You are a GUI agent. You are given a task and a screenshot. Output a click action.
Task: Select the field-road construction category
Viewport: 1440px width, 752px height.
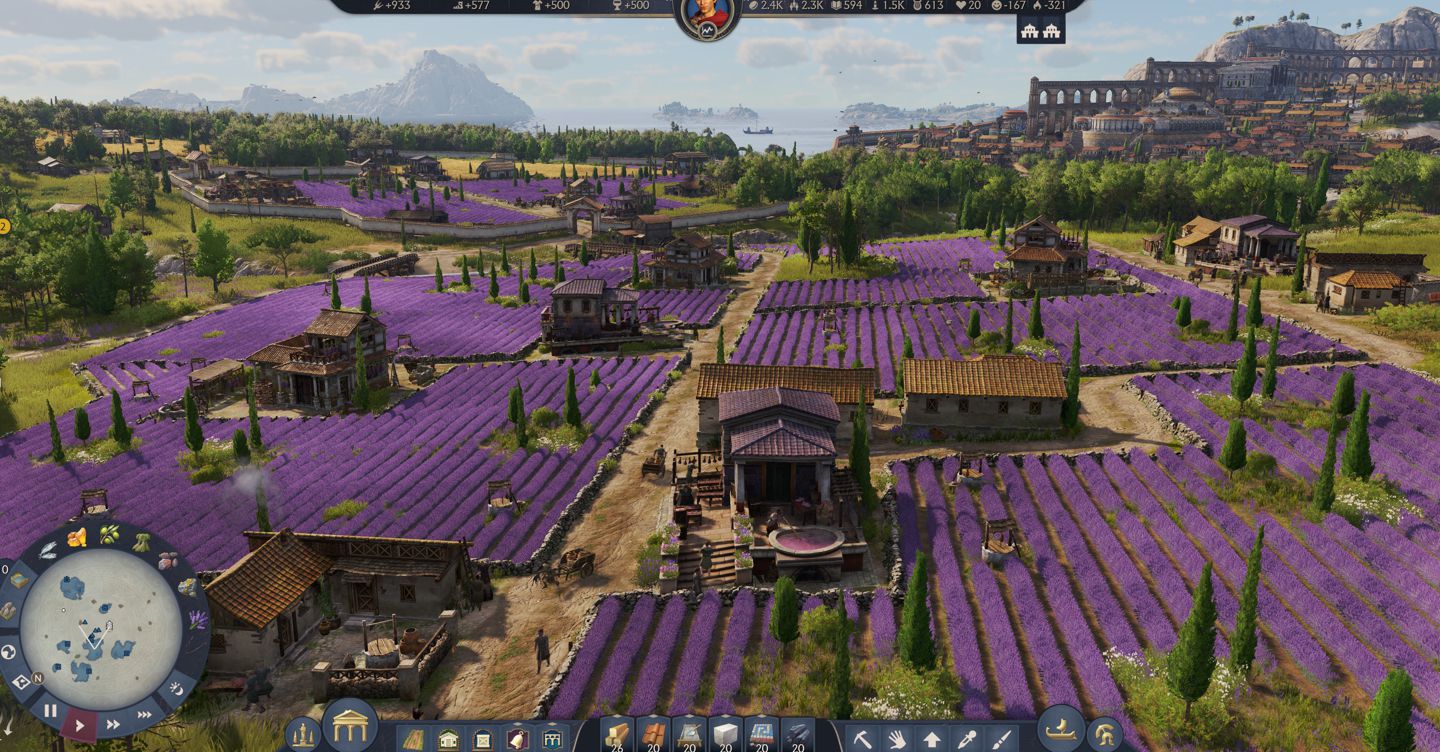(x=413, y=740)
